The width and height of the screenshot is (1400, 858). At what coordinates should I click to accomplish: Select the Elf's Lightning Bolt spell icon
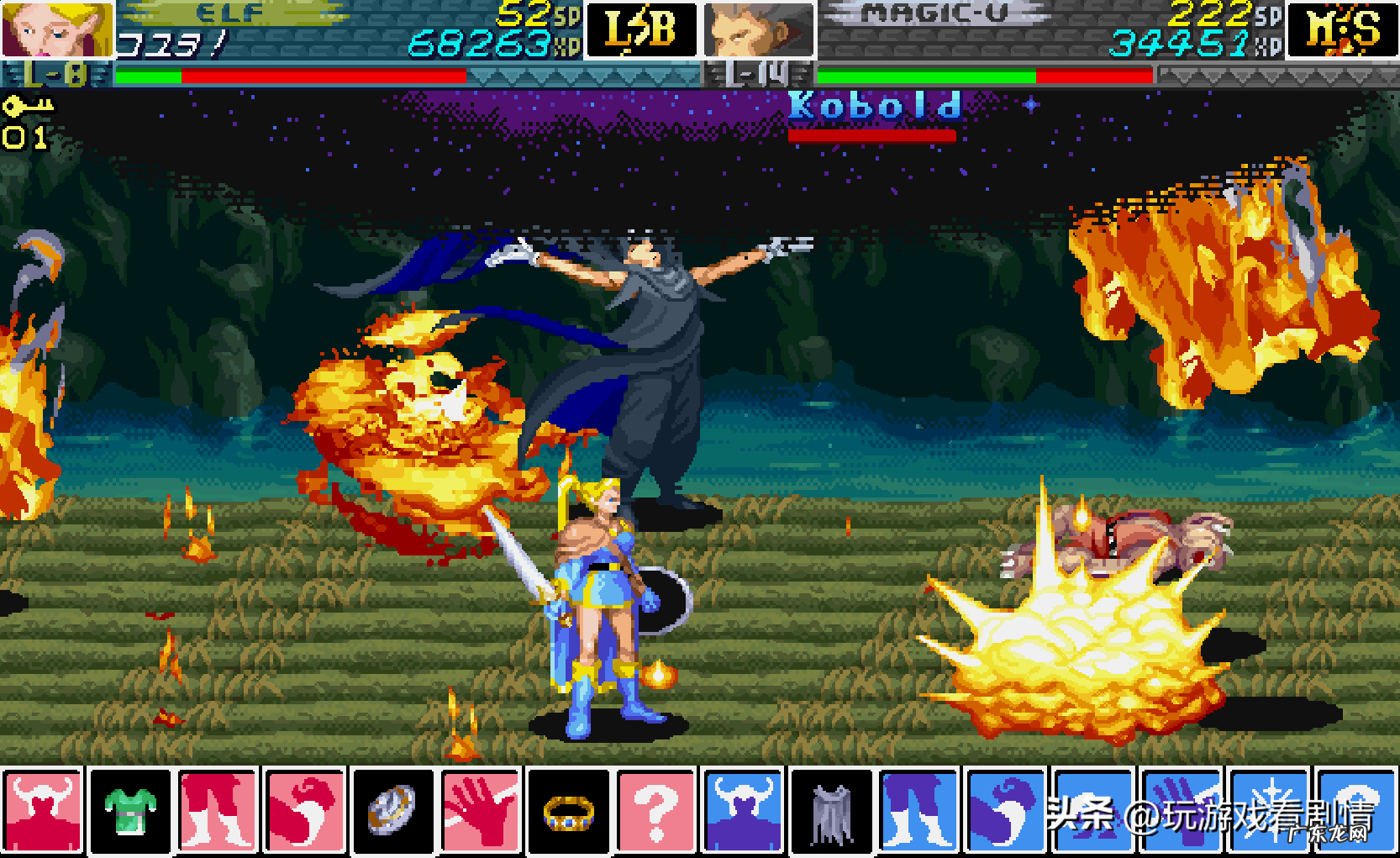click(x=641, y=29)
